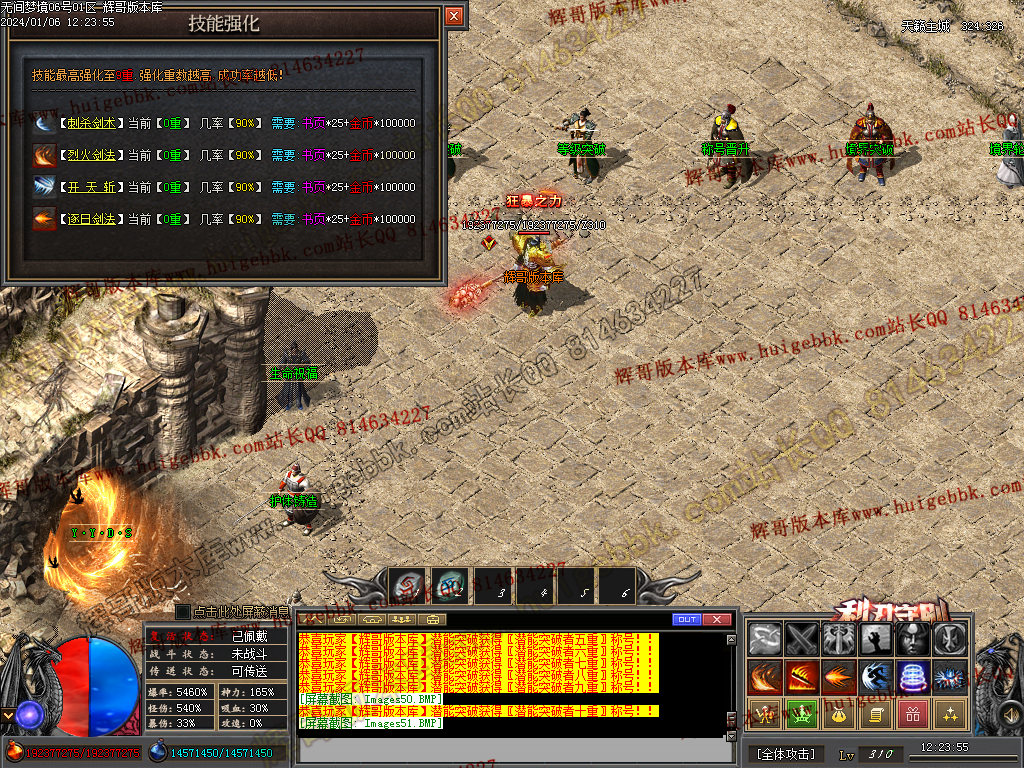
Task: Open the red gift box menu
Action: tap(912, 714)
